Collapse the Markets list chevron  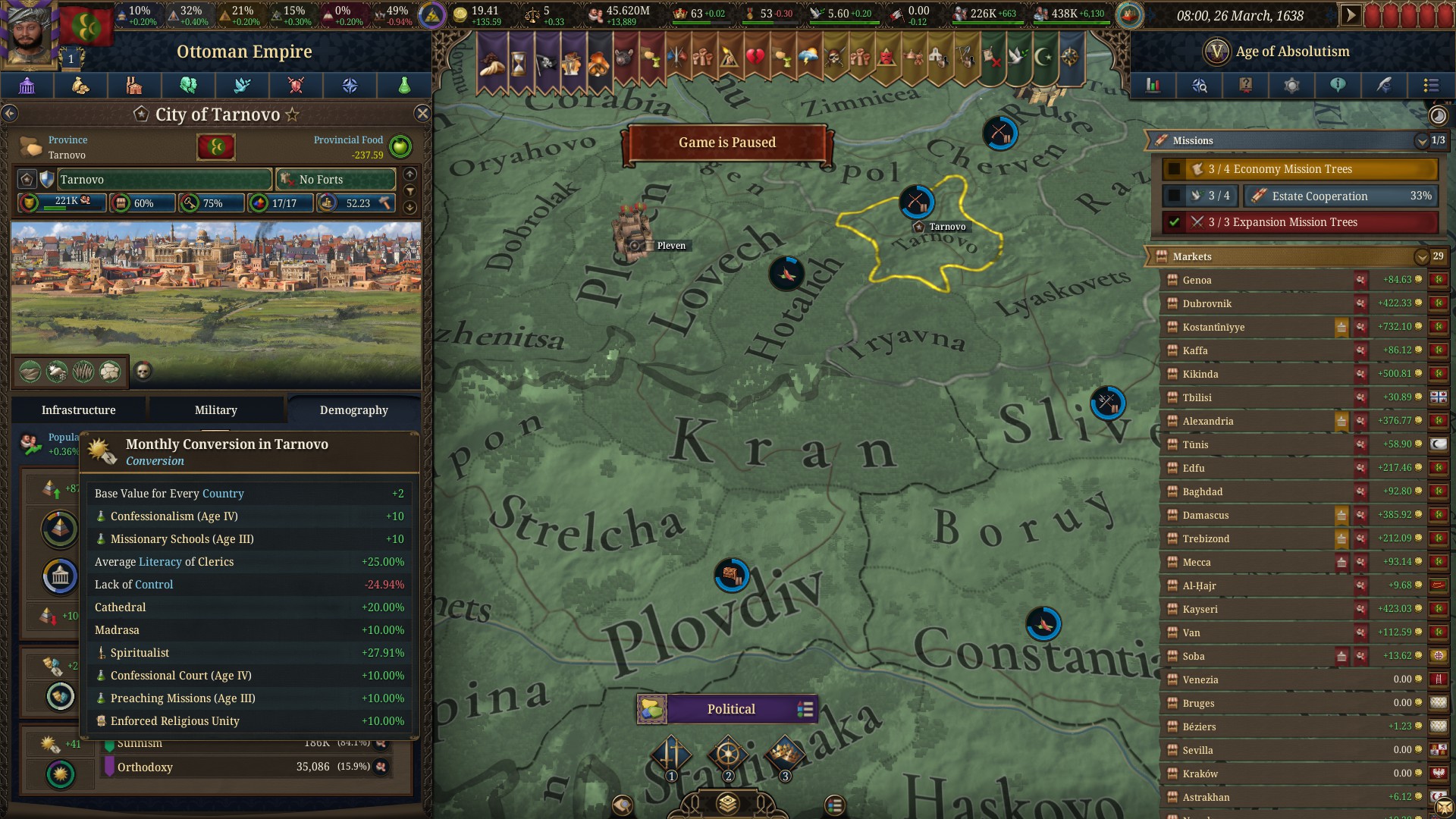[1422, 256]
